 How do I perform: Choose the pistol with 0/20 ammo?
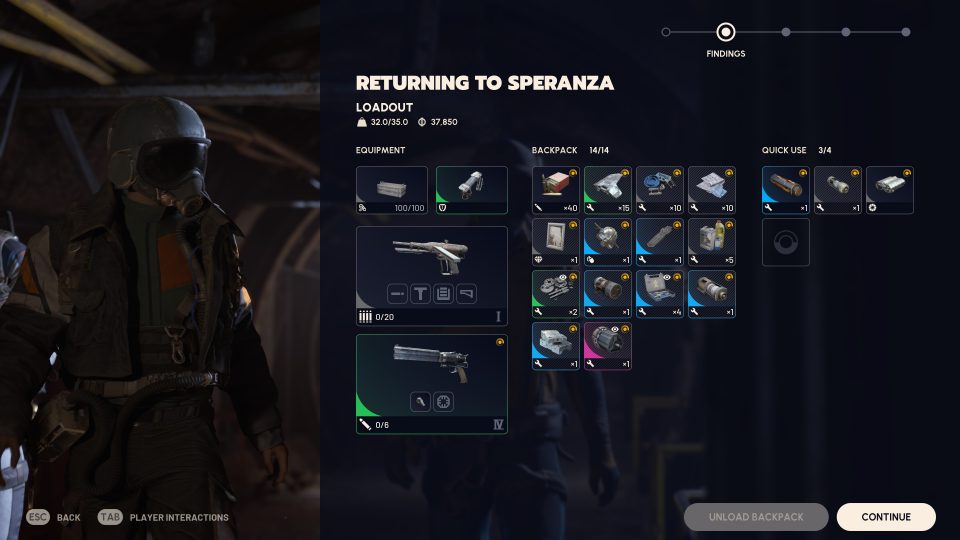click(432, 275)
